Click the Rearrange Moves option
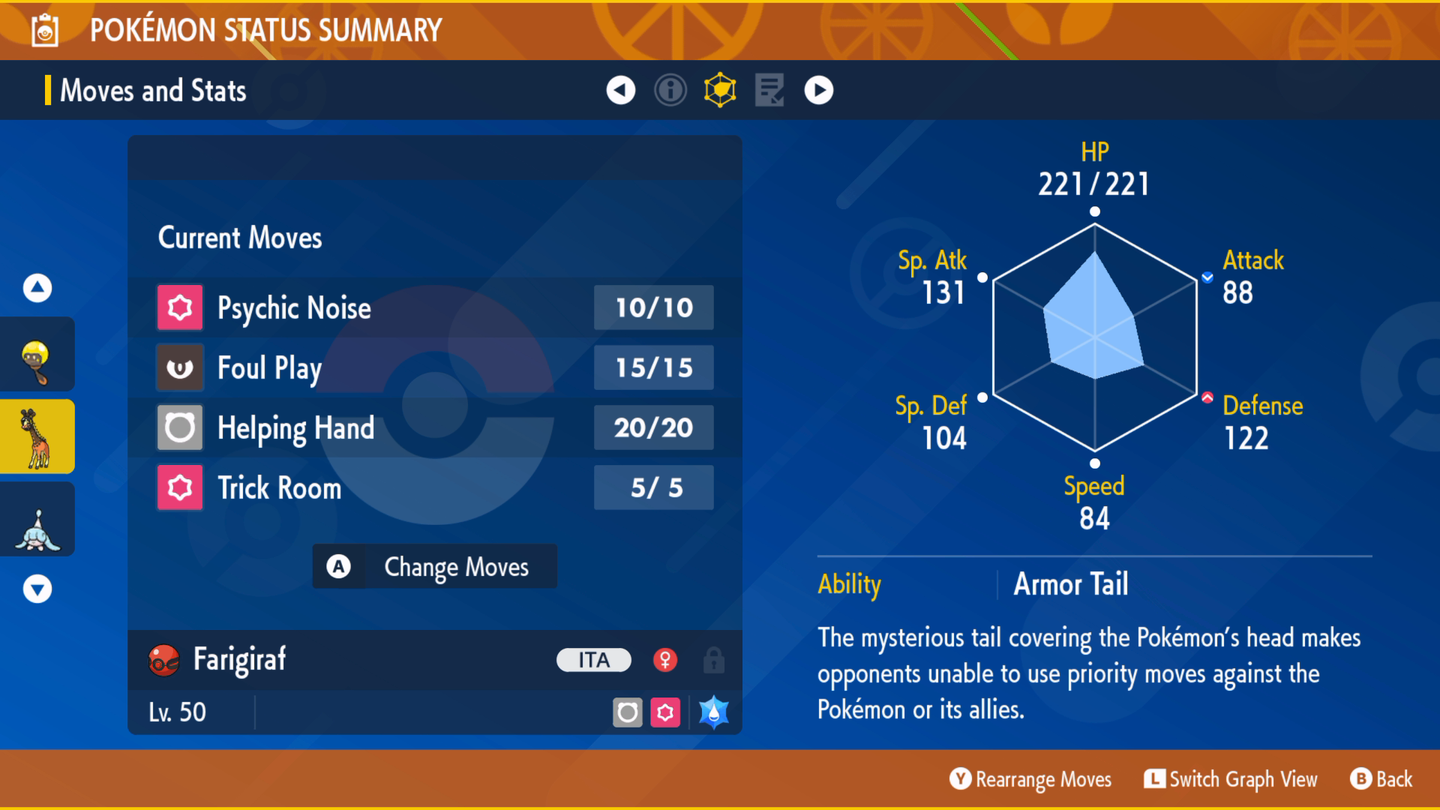Screen dimensions: 1440x810 click(x=1030, y=779)
